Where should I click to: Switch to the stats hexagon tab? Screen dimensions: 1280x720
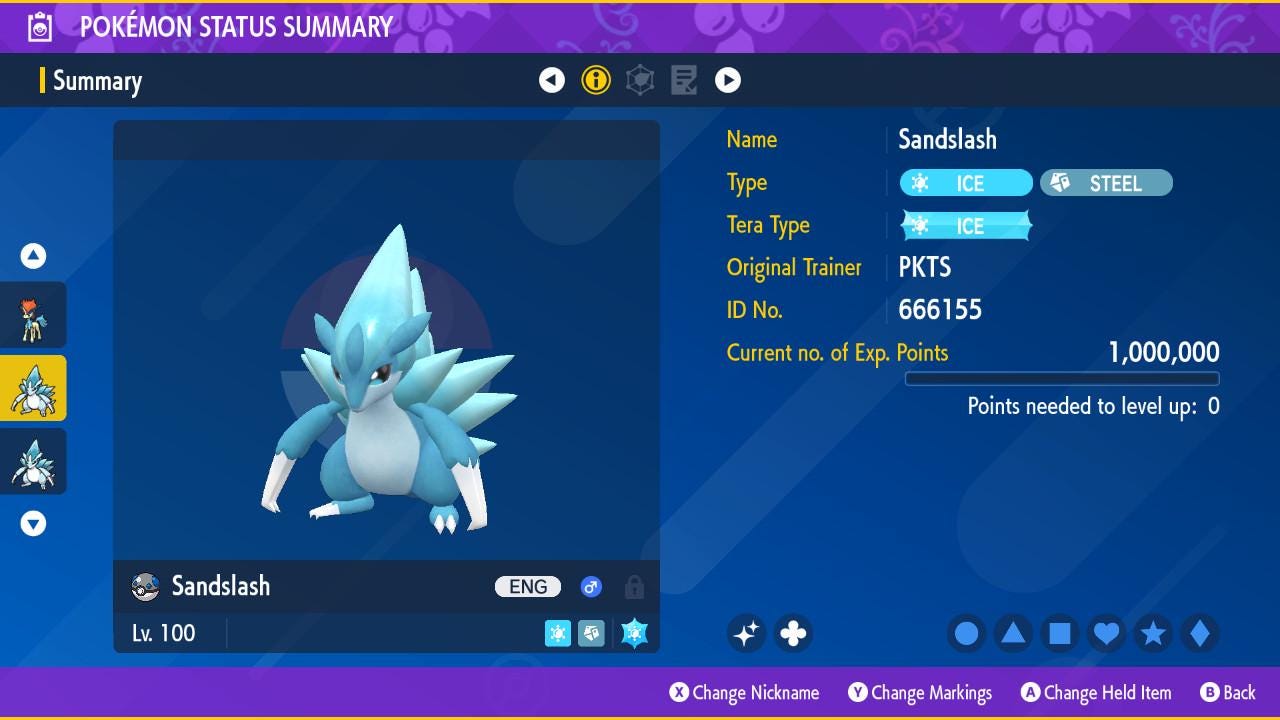tap(640, 80)
